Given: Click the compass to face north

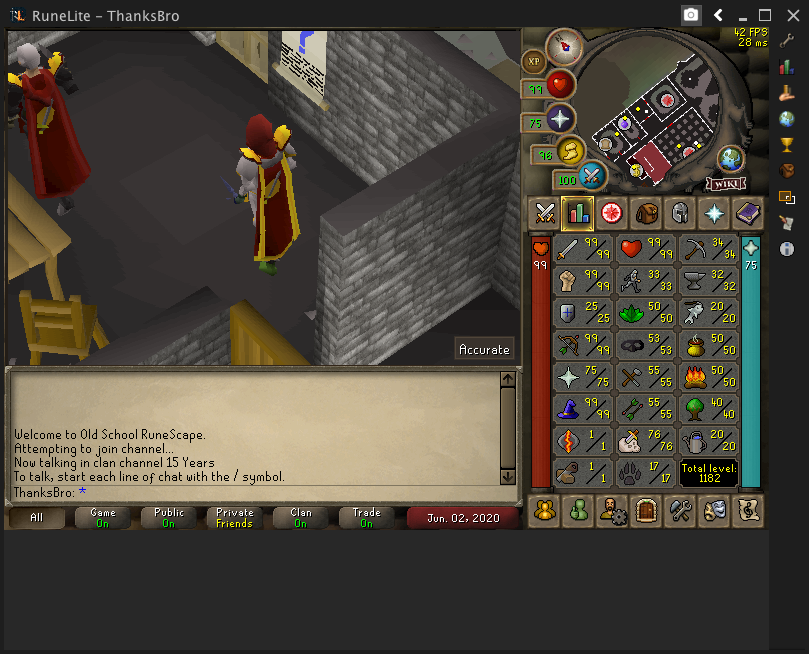Looking at the screenshot, I should 565,44.
